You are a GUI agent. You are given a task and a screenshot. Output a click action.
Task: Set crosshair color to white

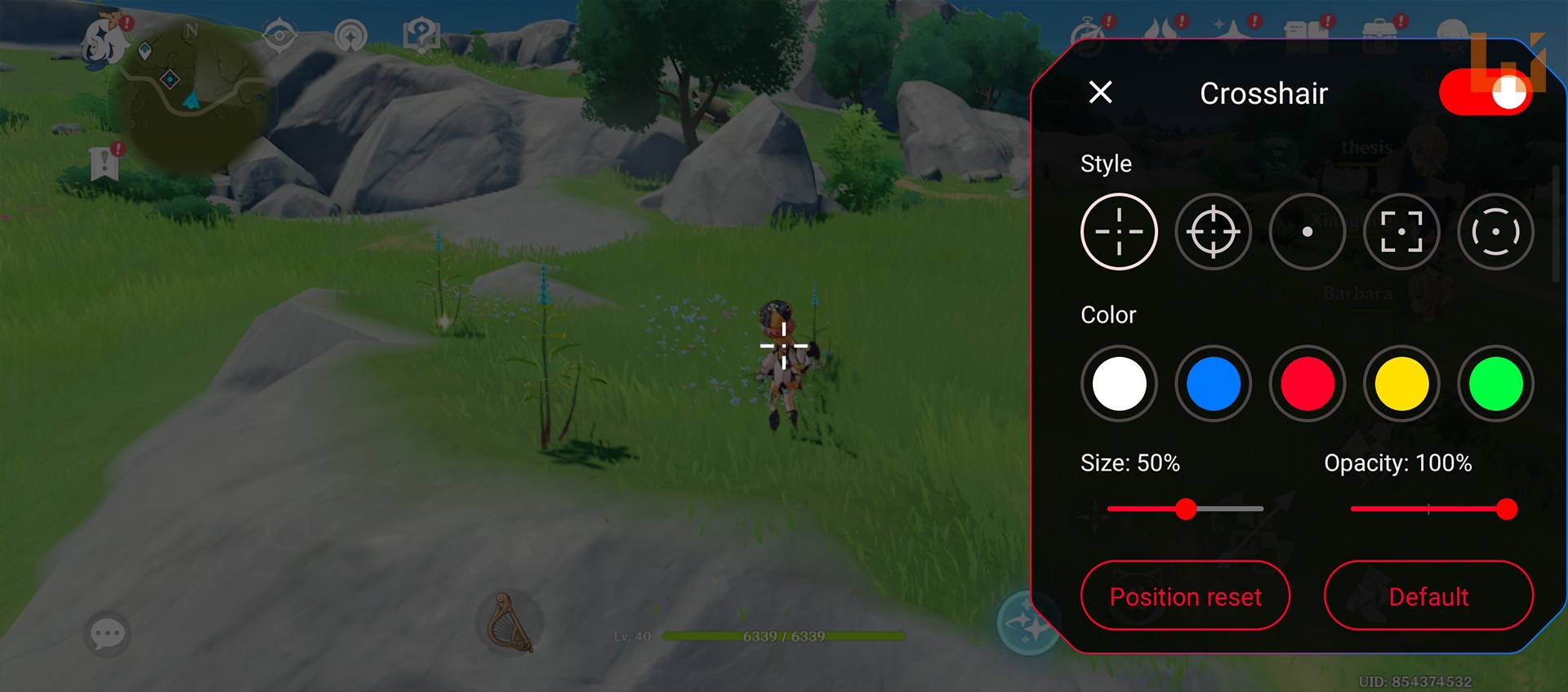point(1119,384)
